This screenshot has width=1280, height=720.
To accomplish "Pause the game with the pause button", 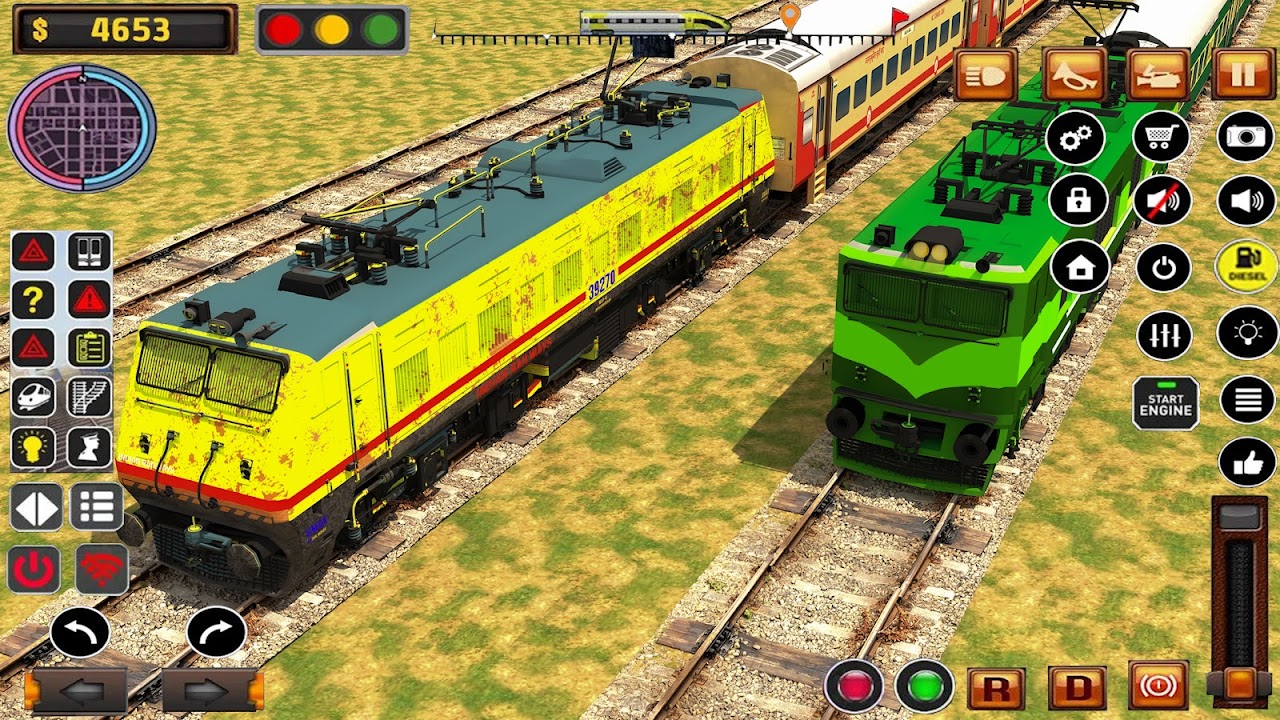I will [1243, 75].
